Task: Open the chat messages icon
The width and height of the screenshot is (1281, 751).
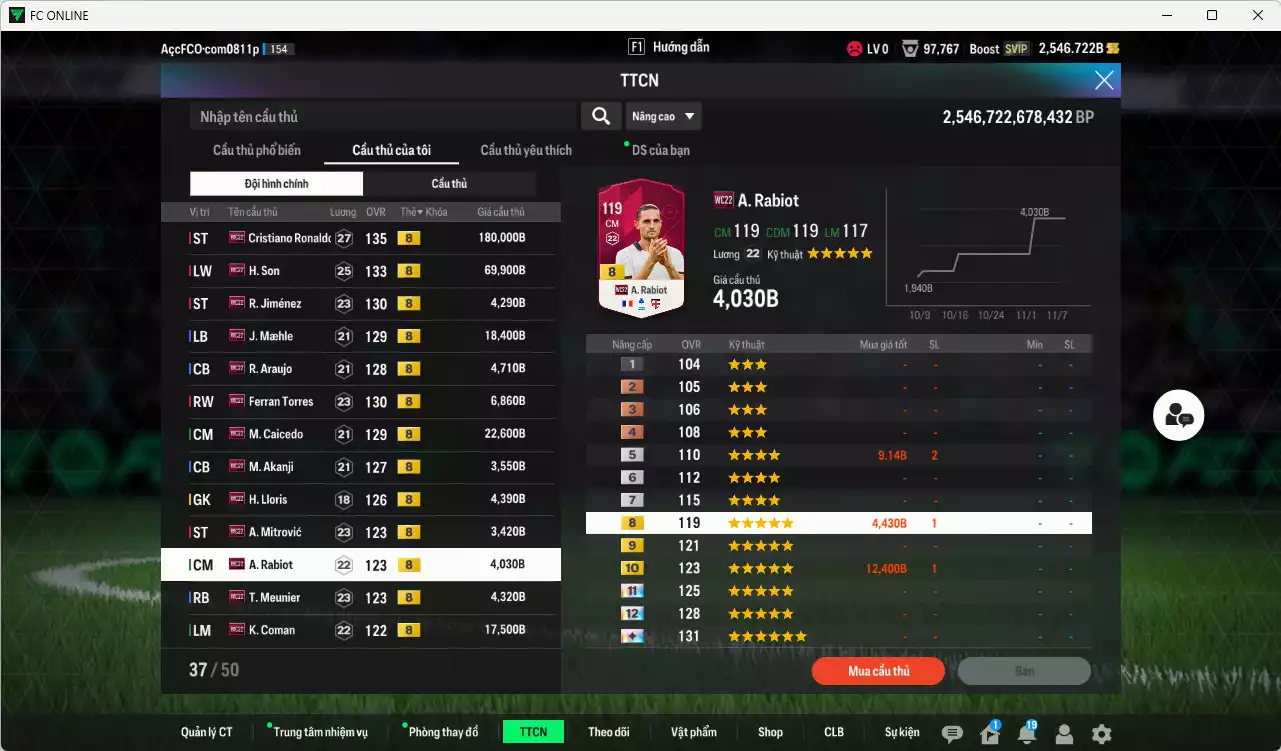Action: tap(954, 732)
